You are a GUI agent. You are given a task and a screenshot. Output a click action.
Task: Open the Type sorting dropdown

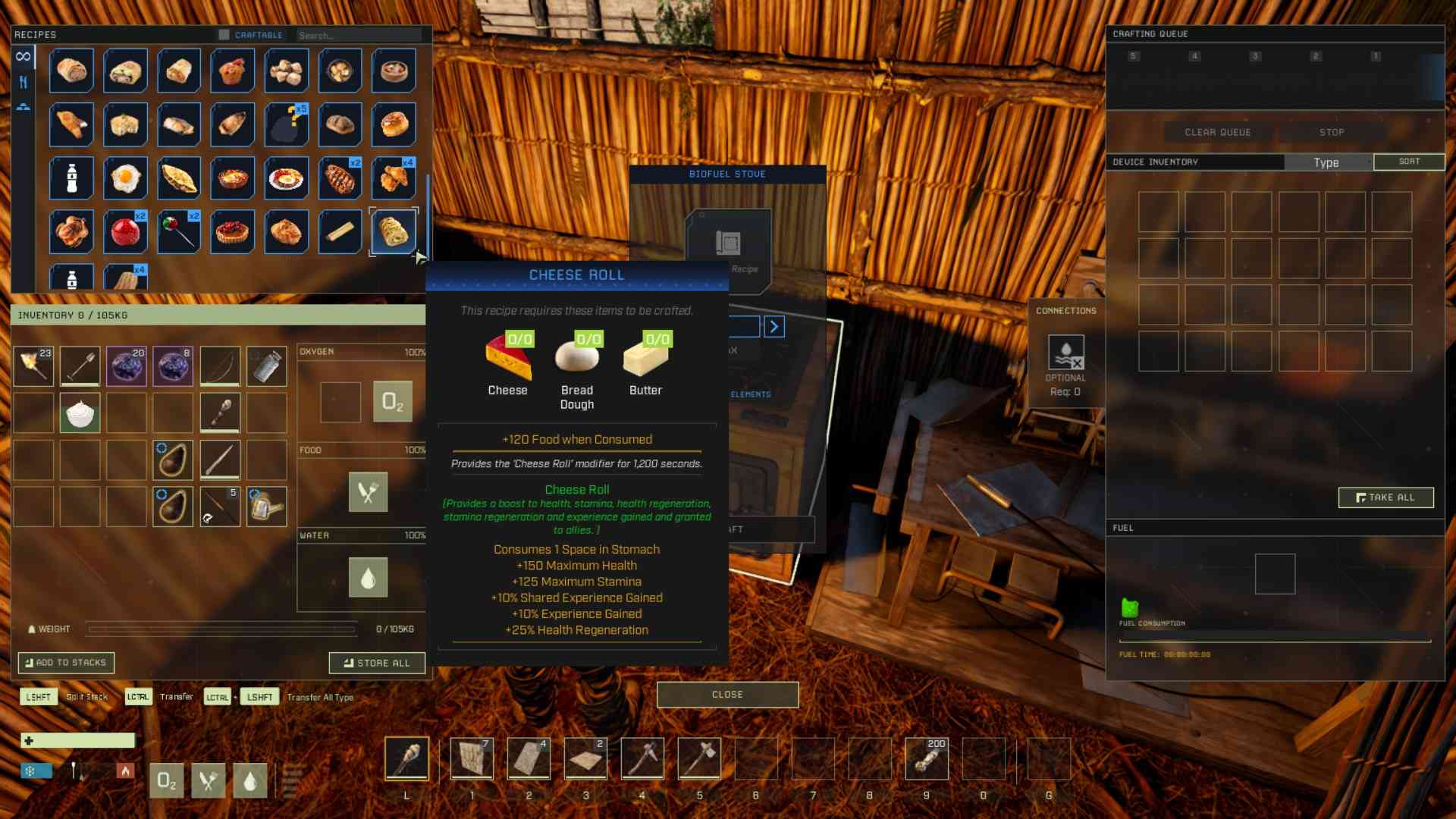pos(1327,162)
